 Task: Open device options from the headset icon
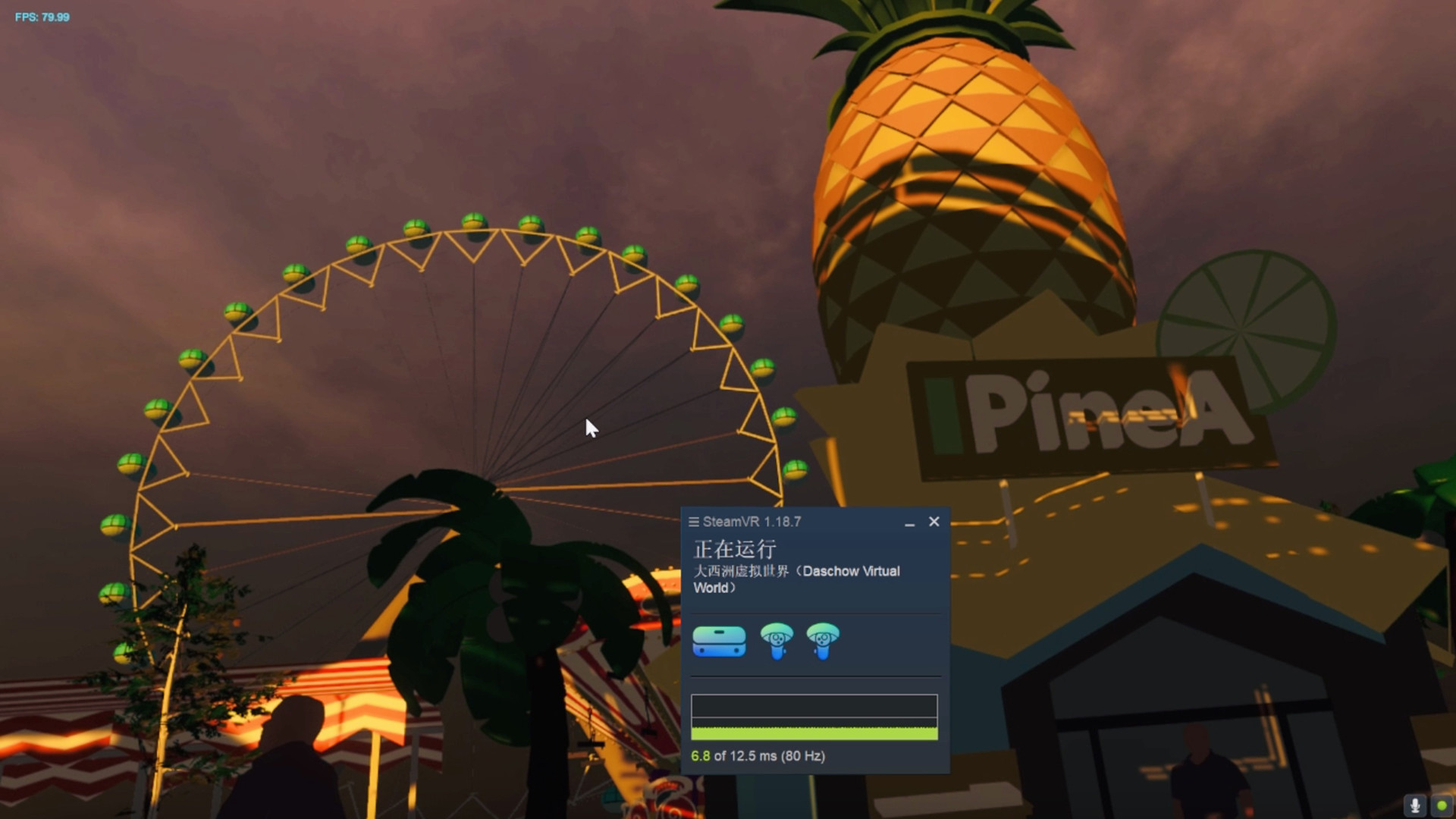click(x=719, y=642)
